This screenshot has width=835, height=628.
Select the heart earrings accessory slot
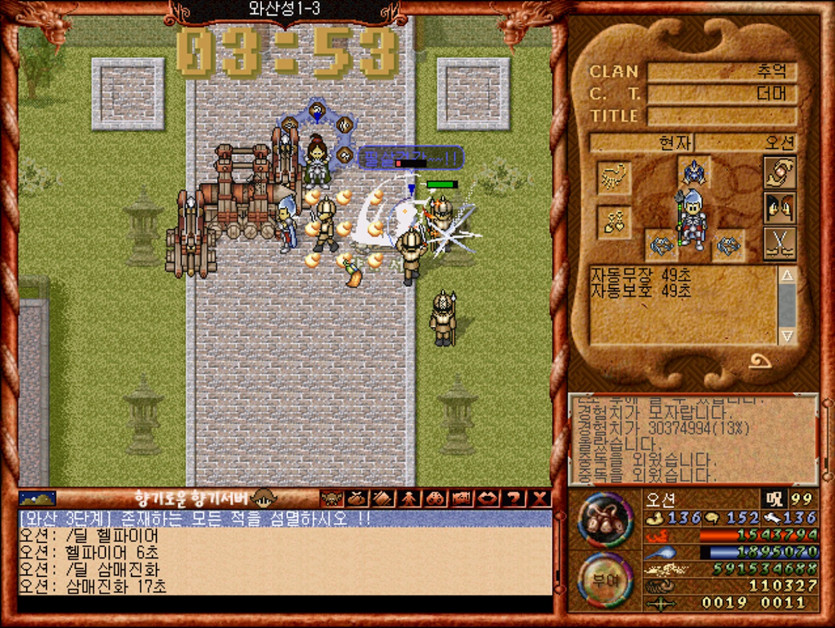(x=612, y=222)
